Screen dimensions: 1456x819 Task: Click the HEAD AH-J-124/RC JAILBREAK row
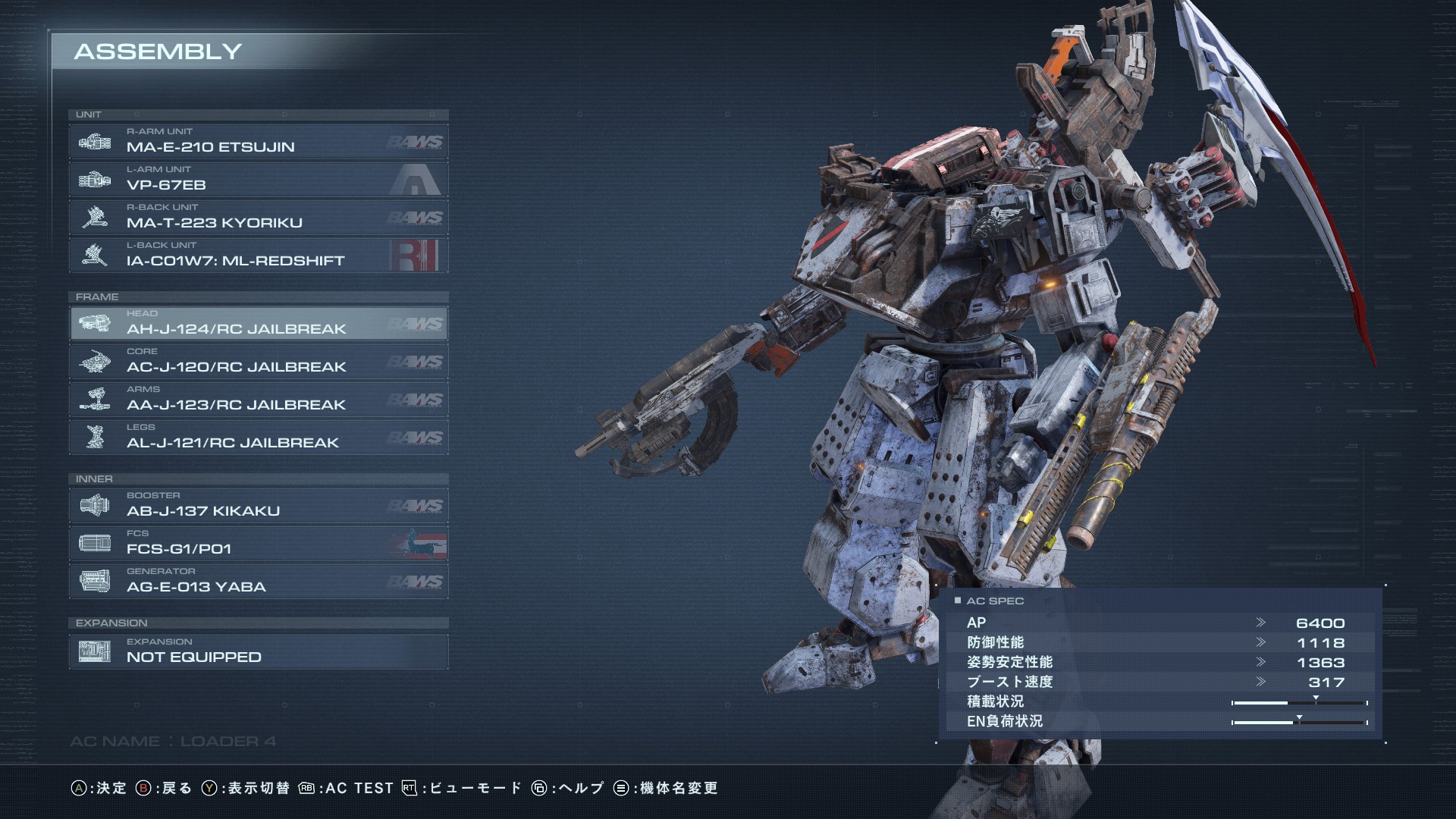(x=258, y=324)
